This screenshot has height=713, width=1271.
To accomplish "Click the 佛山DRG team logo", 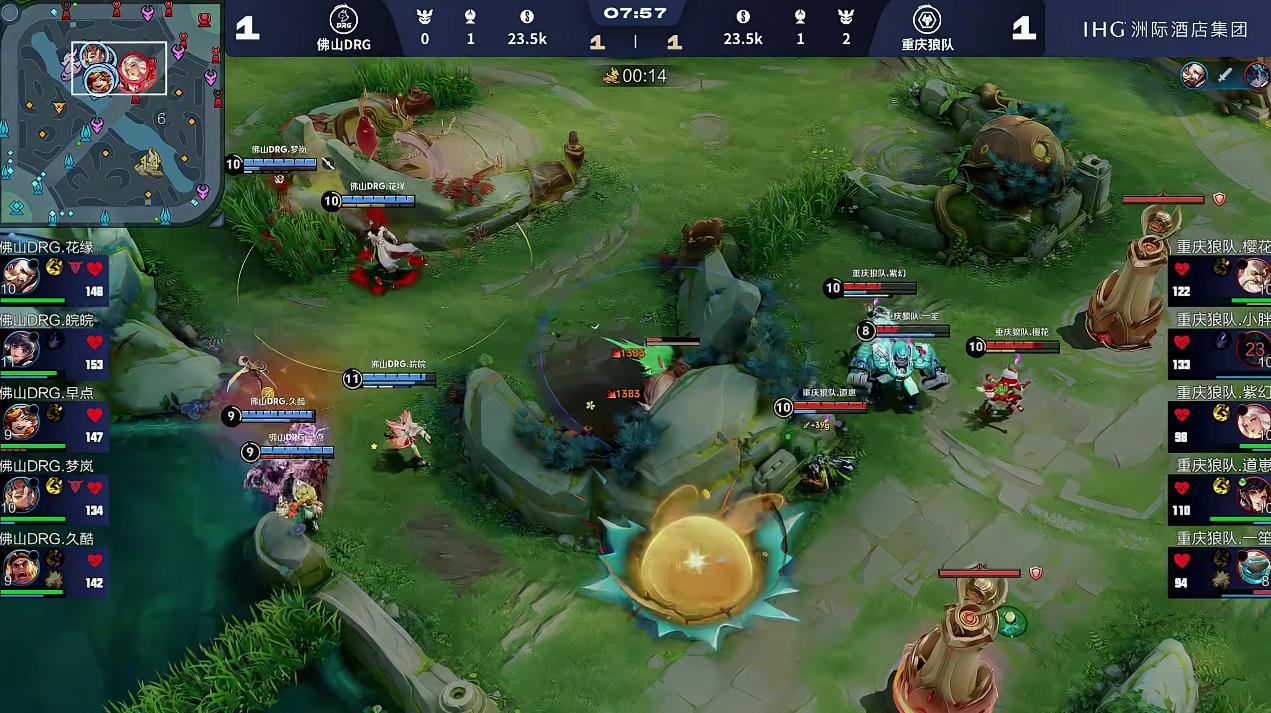I will click(x=343, y=20).
